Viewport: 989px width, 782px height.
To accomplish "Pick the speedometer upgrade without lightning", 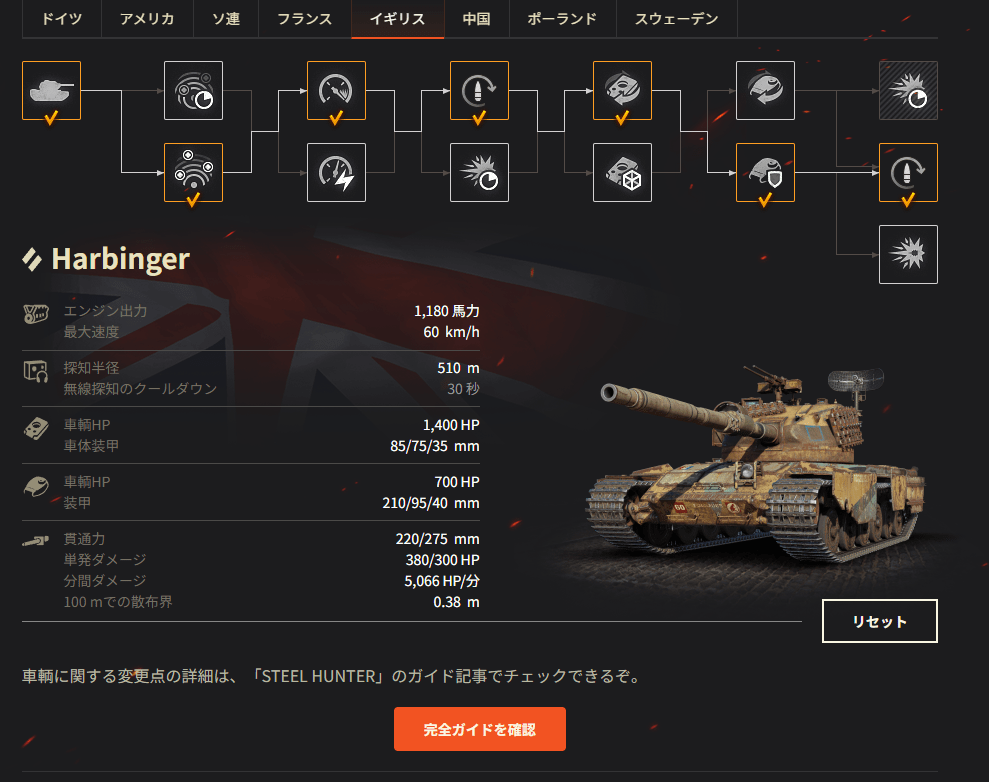I will point(336,91).
